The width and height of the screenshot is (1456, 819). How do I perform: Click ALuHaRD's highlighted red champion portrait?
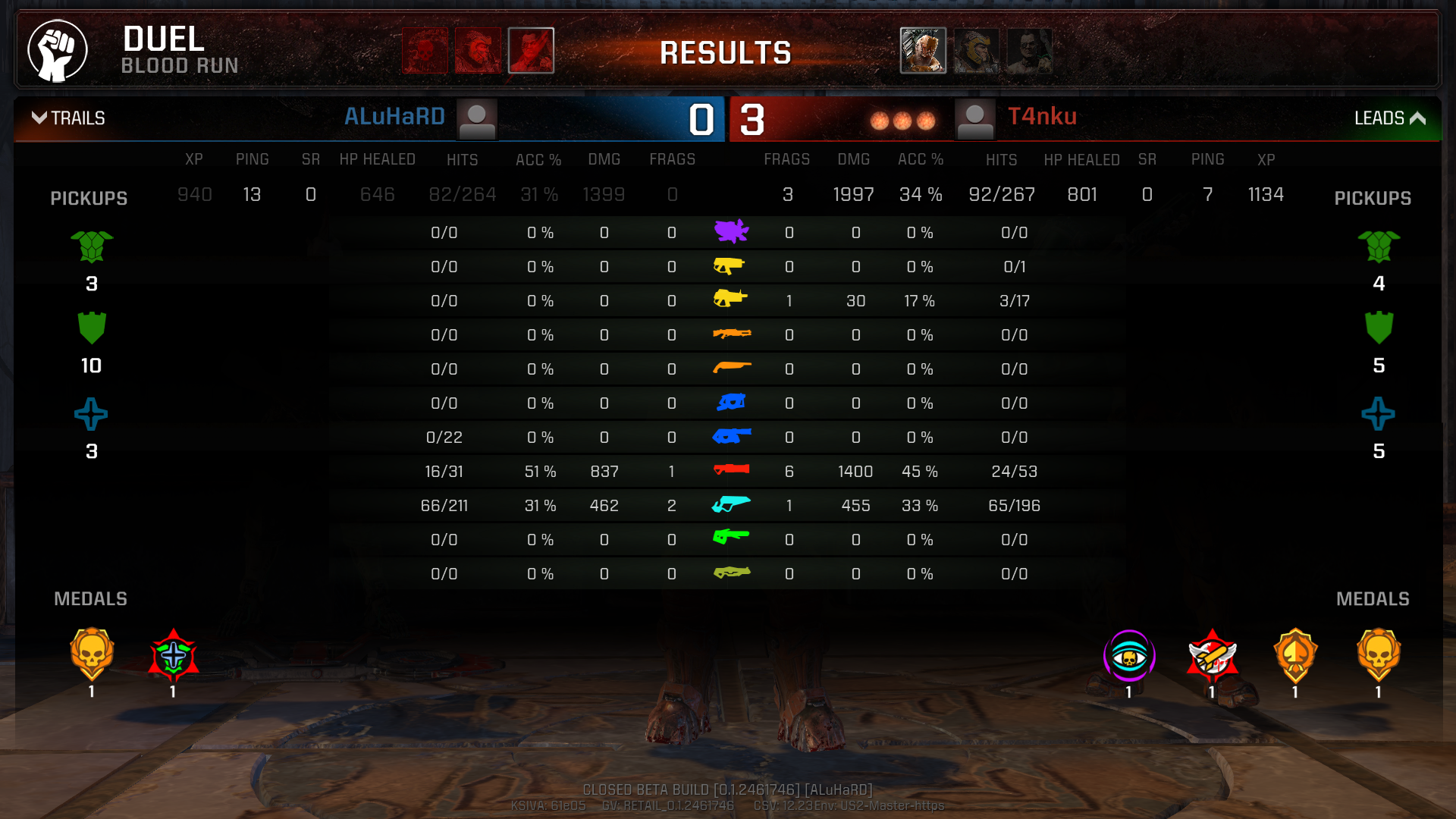pos(531,50)
